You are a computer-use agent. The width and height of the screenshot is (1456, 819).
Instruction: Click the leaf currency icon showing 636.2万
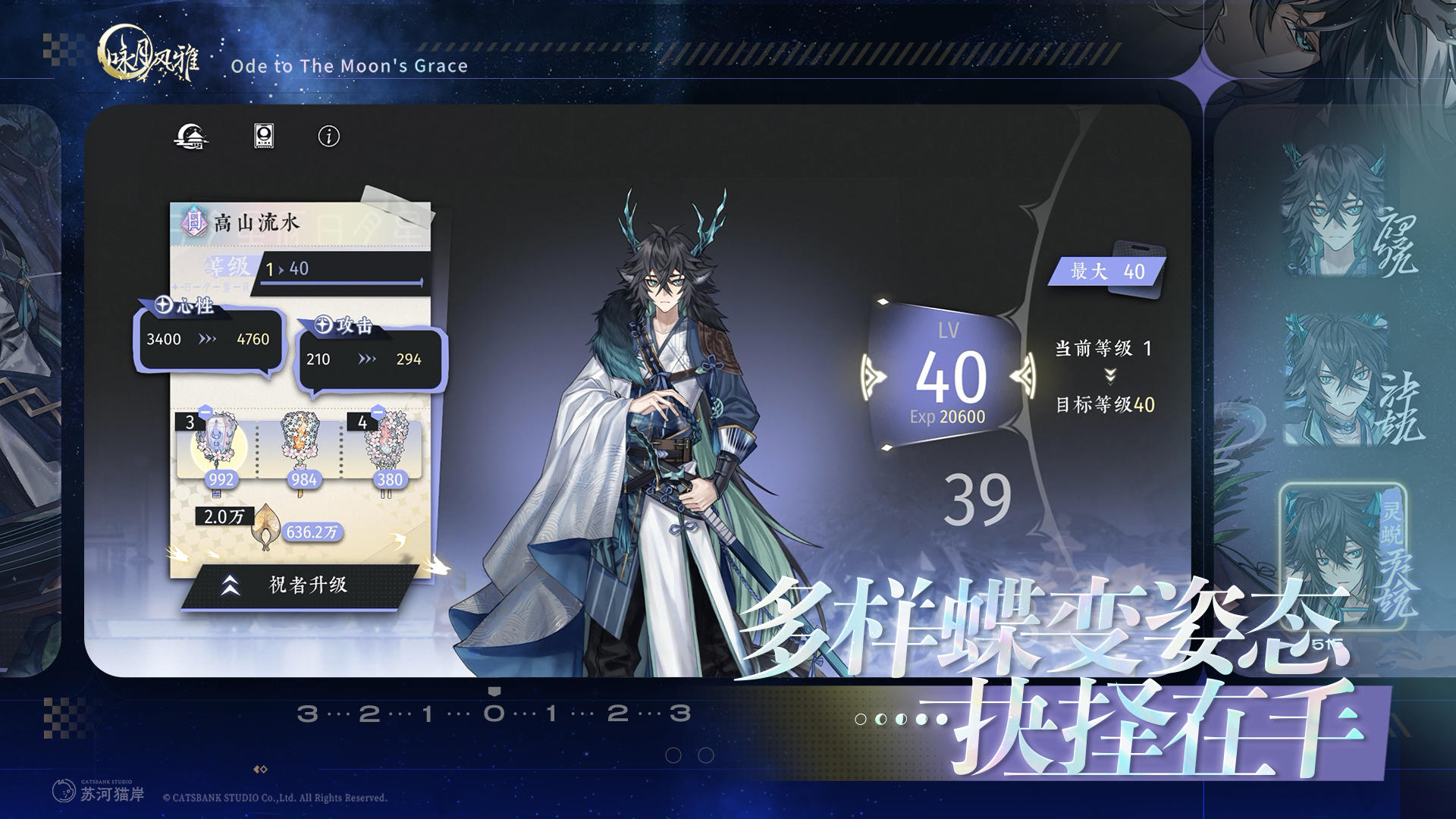267,528
